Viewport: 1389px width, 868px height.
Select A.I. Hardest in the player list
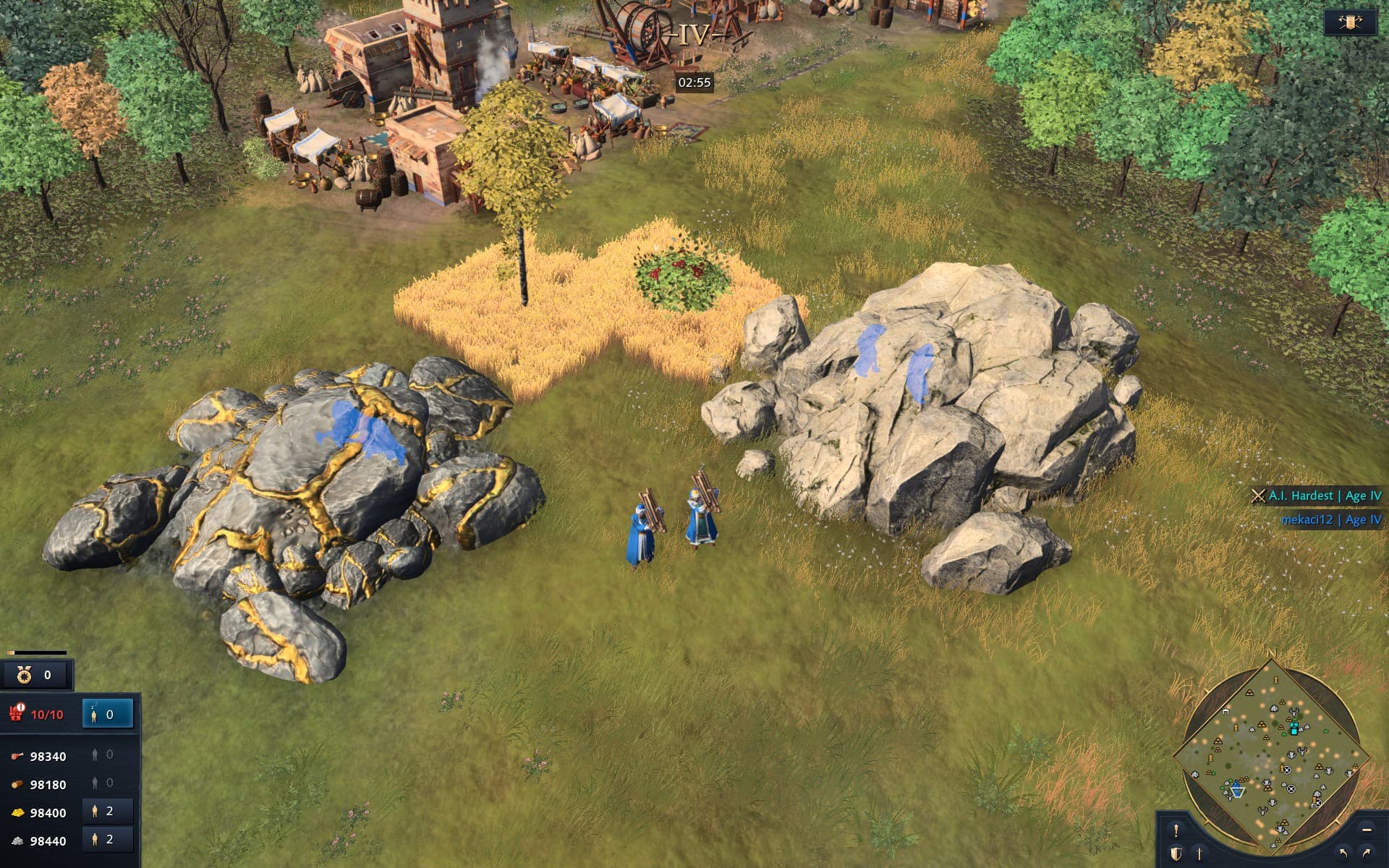pos(1317,495)
